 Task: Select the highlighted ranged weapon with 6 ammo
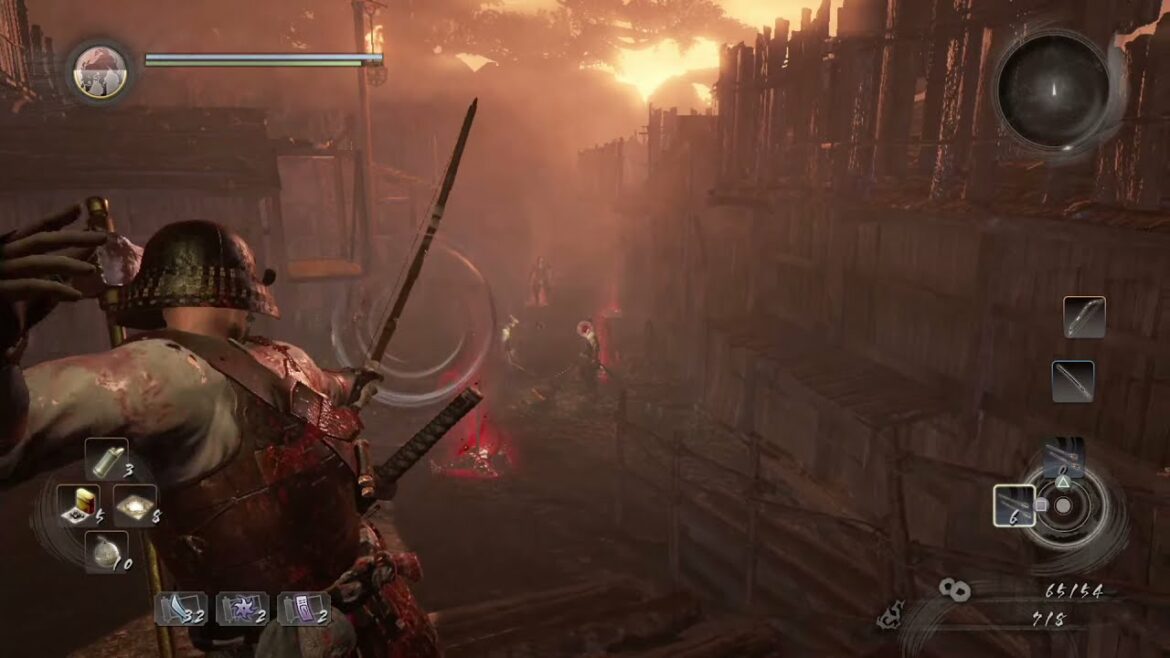[1014, 505]
